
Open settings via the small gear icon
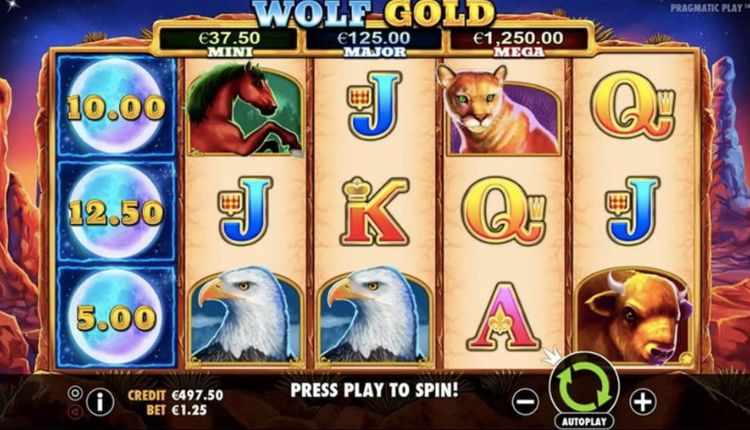(74, 392)
